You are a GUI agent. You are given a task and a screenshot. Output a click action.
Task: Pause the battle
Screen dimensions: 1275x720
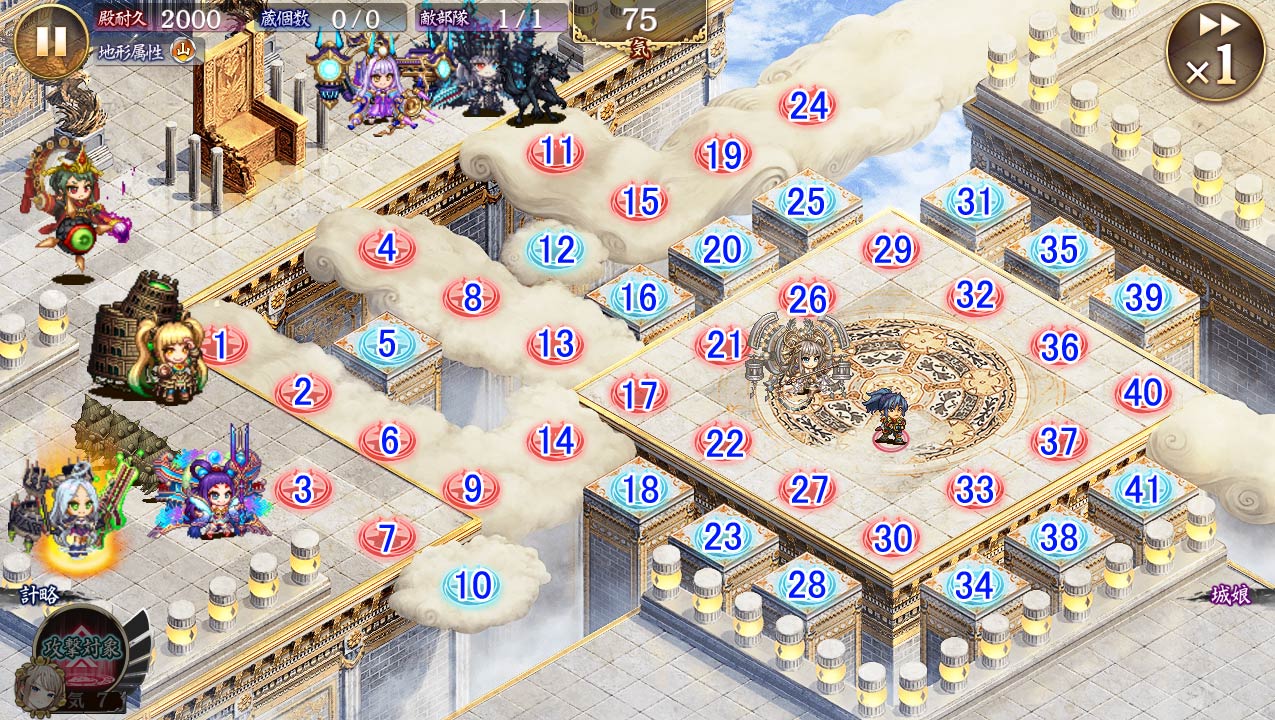[51, 42]
